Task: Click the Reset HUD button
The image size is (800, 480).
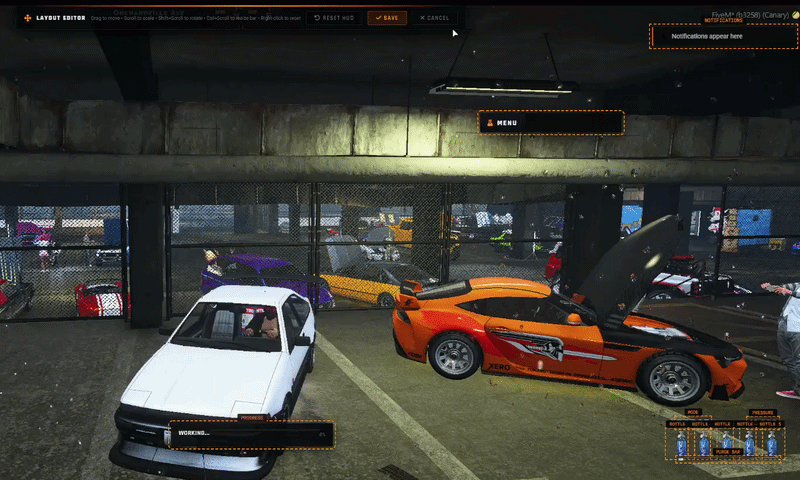Action: click(x=334, y=18)
